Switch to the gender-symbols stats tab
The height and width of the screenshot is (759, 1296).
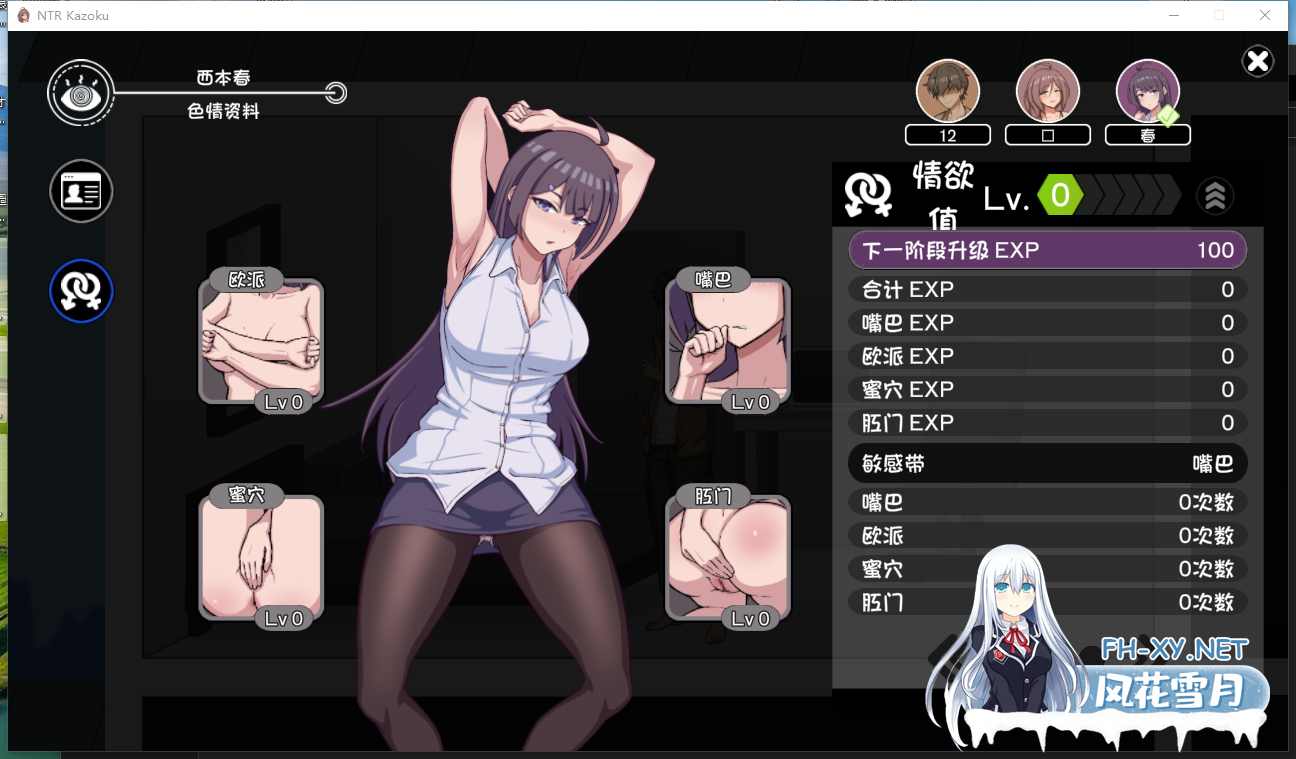pos(81,291)
